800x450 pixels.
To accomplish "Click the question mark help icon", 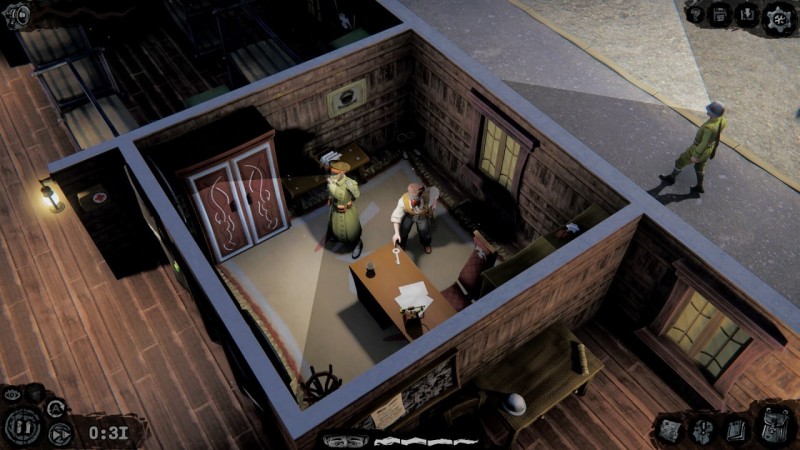I will tap(695, 14).
